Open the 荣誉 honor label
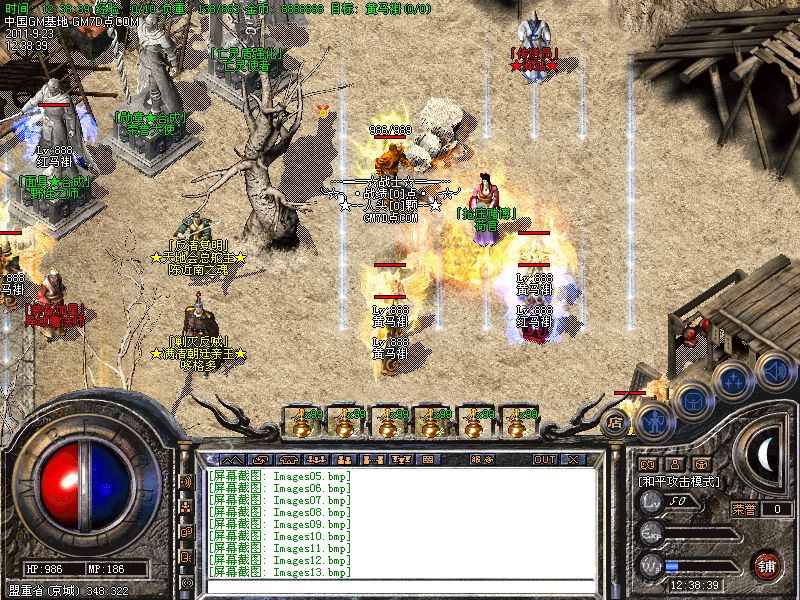 [x=743, y=509]
